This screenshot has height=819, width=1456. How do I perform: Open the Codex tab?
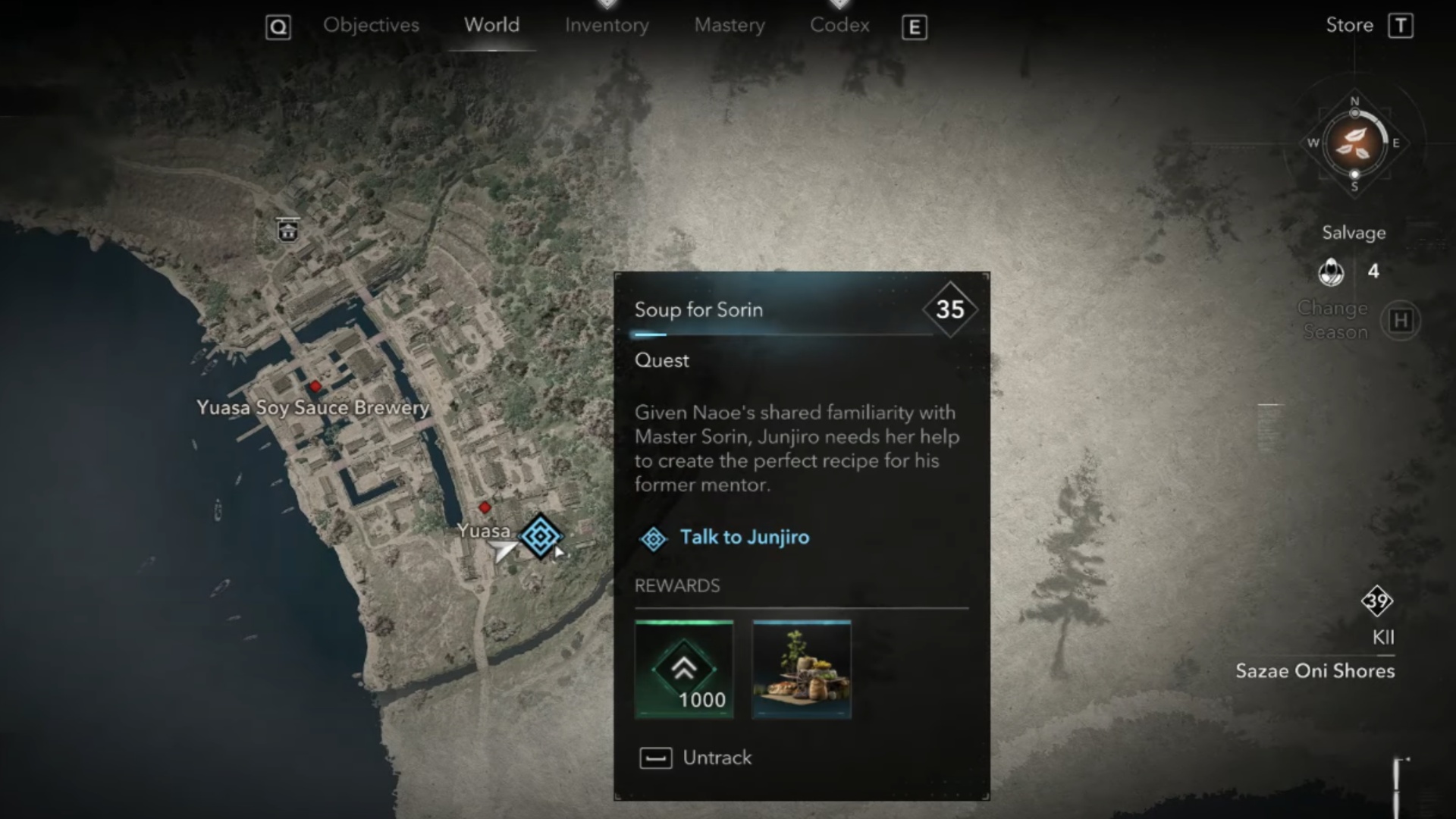839,26
